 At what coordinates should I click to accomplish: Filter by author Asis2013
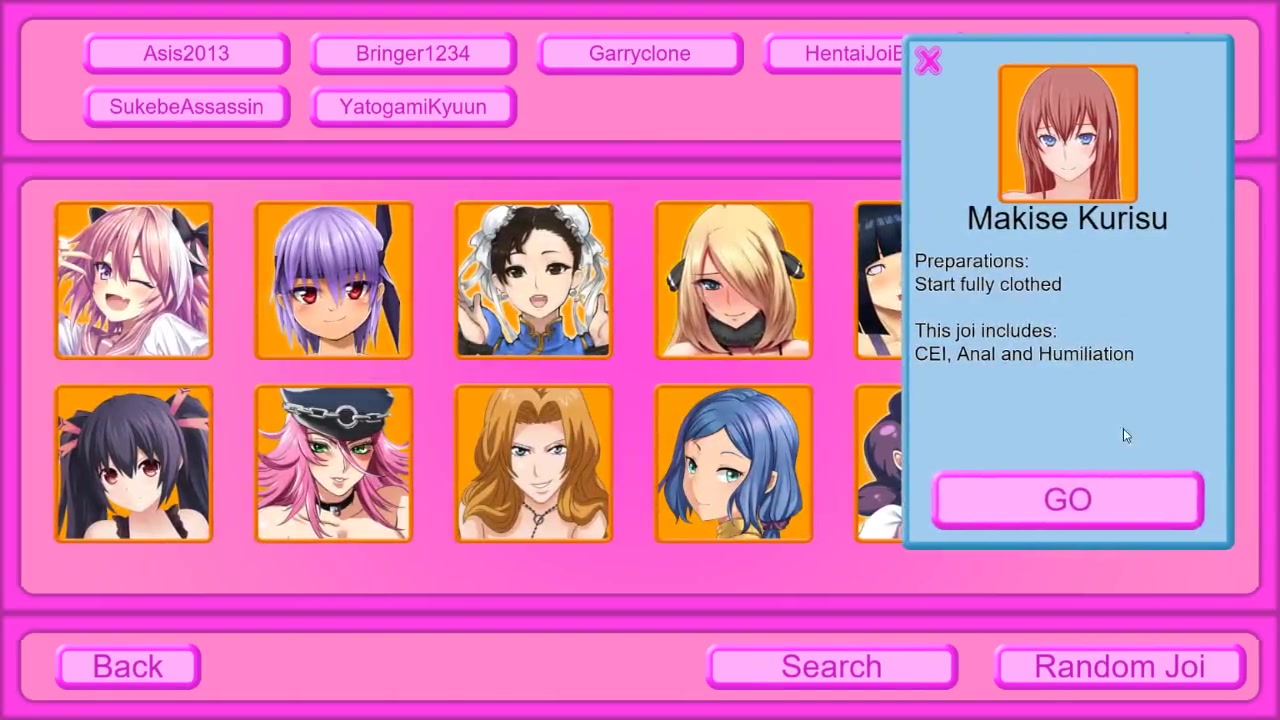(x=187, y=54)
